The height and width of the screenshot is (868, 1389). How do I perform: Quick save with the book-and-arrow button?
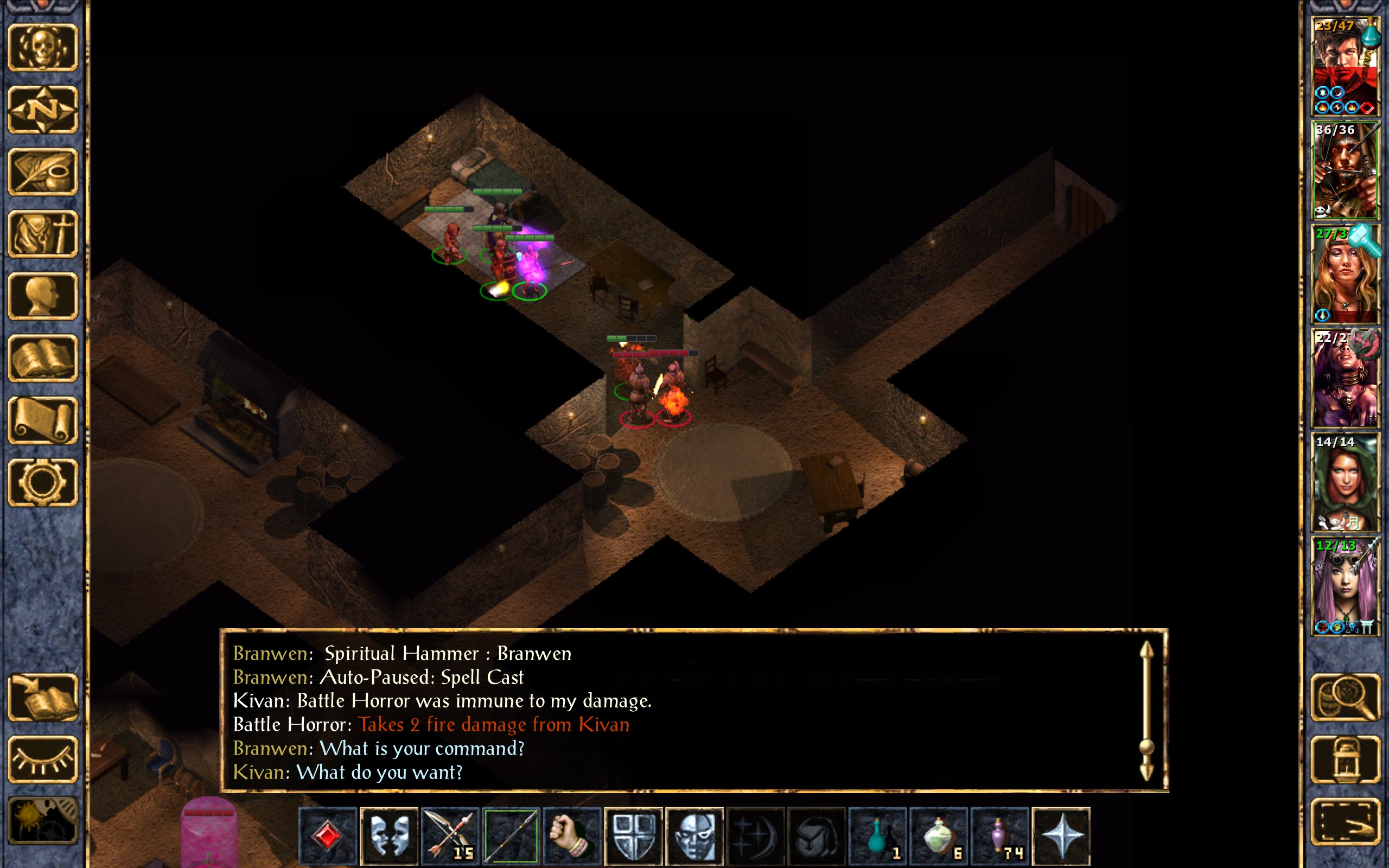tap(43, 698)
